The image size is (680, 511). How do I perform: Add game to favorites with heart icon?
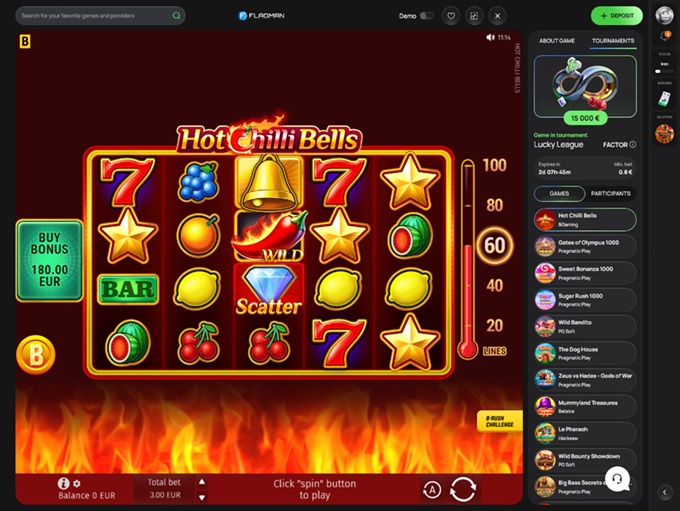point(450,16)
